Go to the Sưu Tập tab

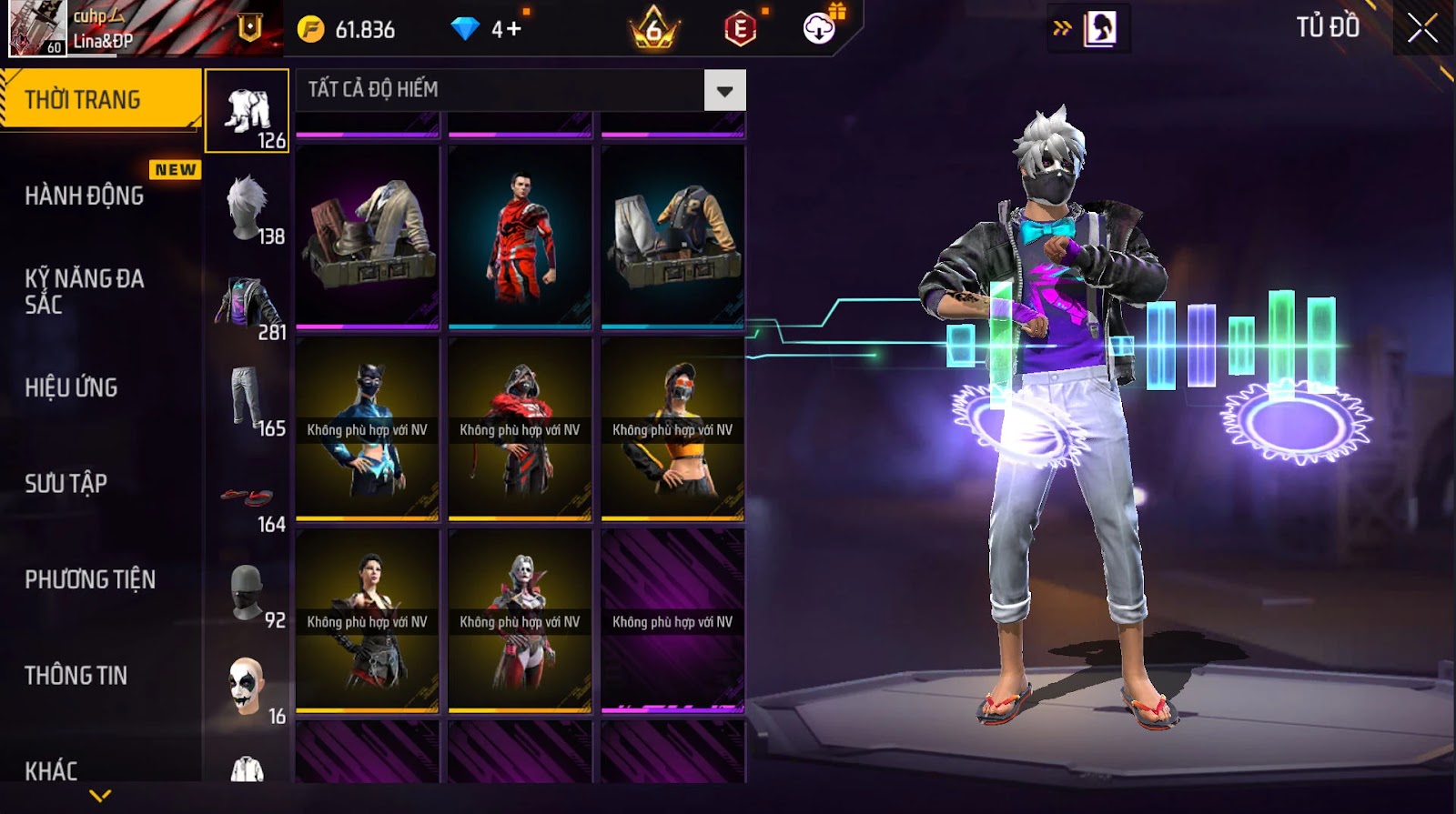pos(66,483)
